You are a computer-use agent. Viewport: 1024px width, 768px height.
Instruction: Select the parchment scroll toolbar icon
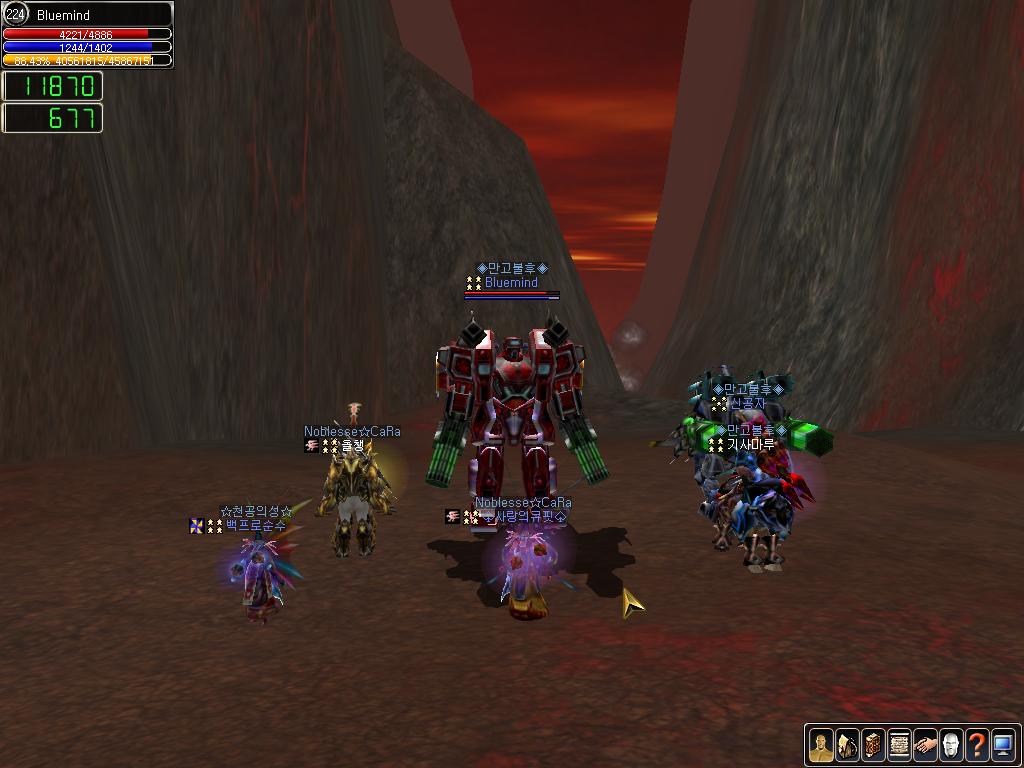point(899,745)
